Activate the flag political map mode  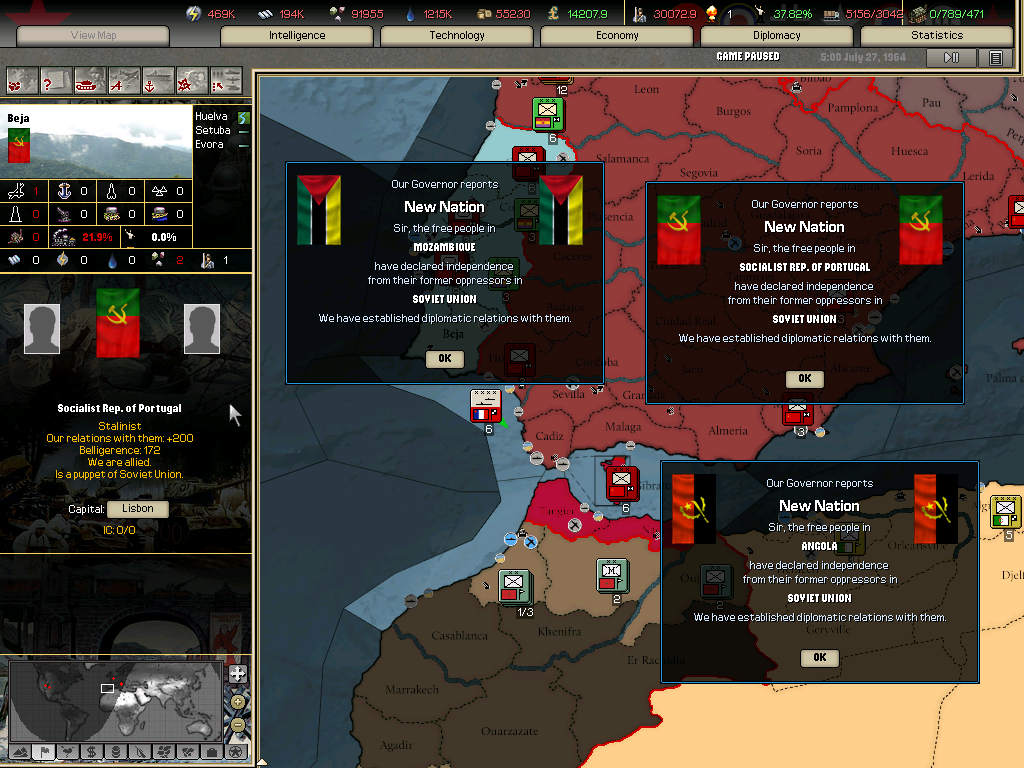coord(43,752)
